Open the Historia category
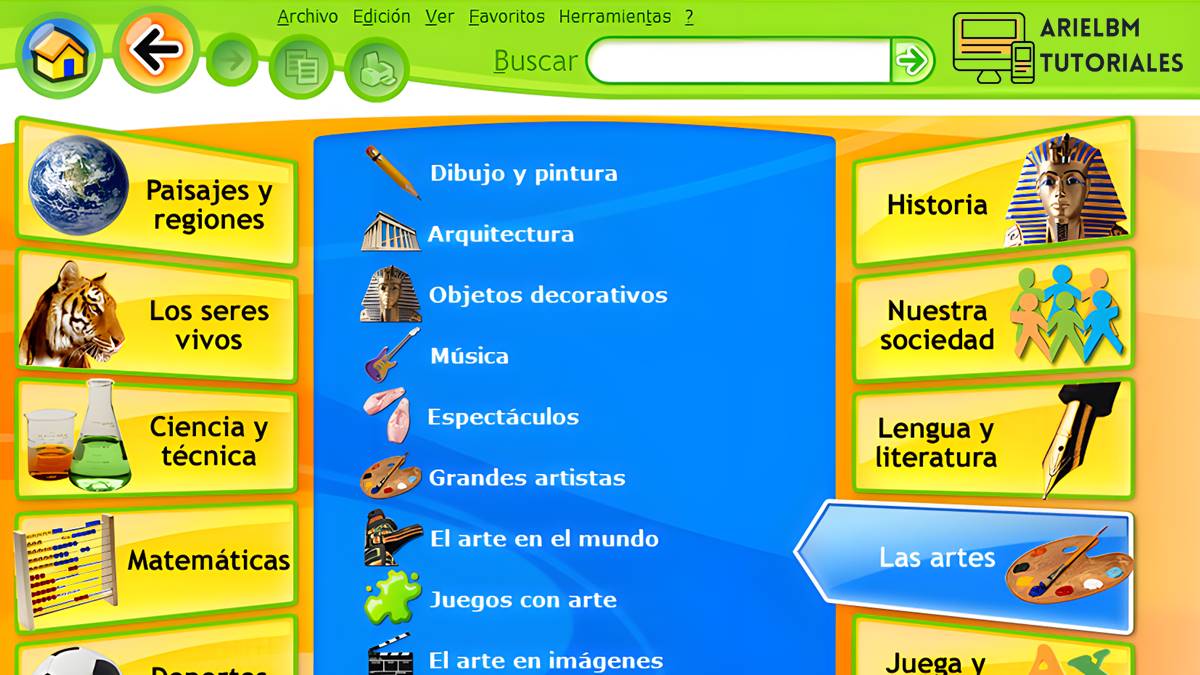This screenshot has width=1200, height=675. pyautogui.click(x=992, y=198)
